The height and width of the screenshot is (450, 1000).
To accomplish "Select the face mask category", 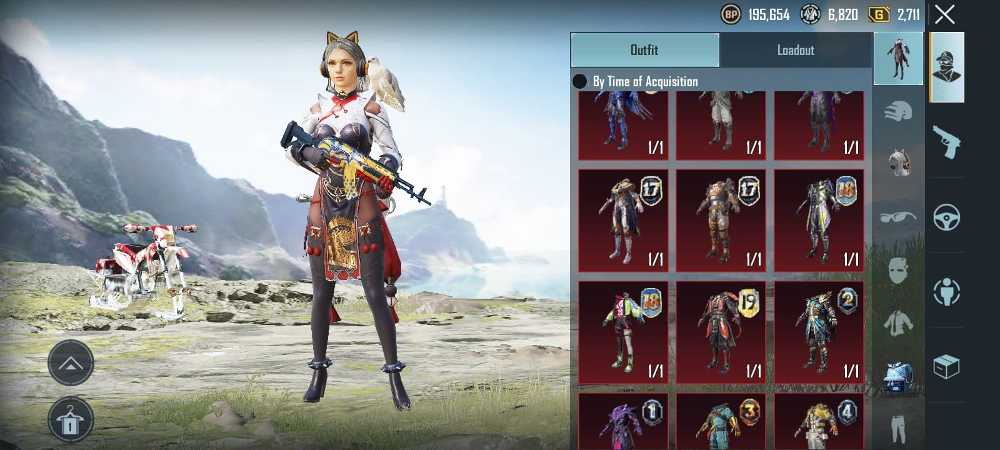I will tap(898, 269).
